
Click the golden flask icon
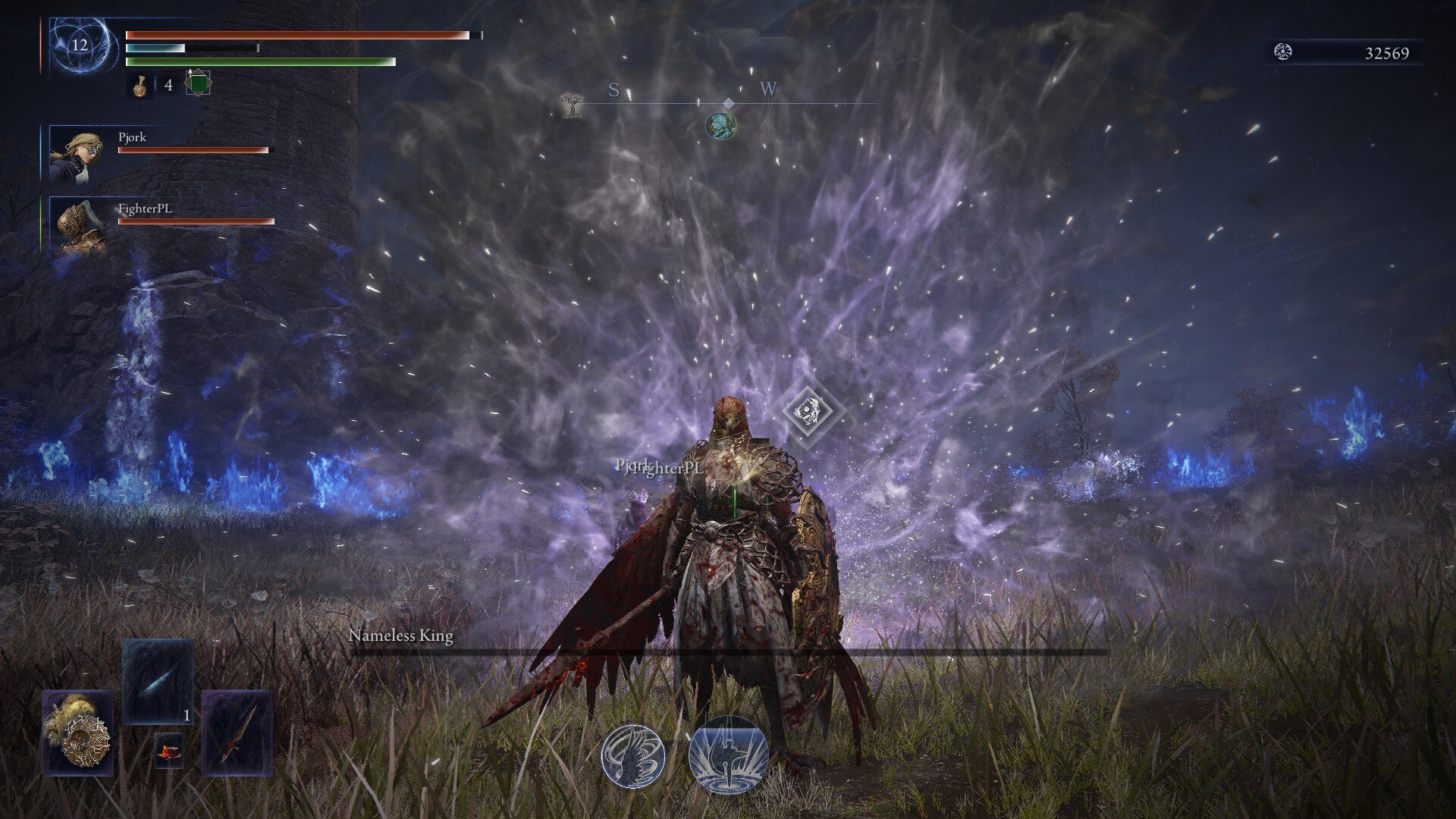point(140,86)
